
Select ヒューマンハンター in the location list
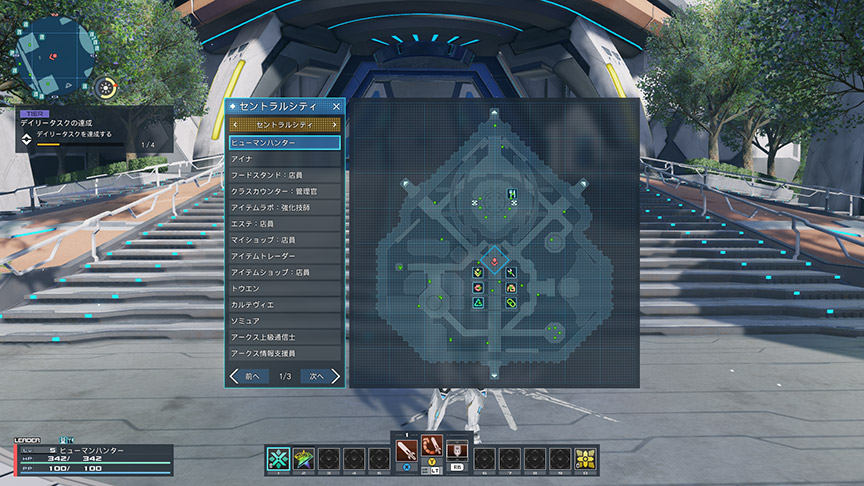pyautogui.click(x=284, y=143)
